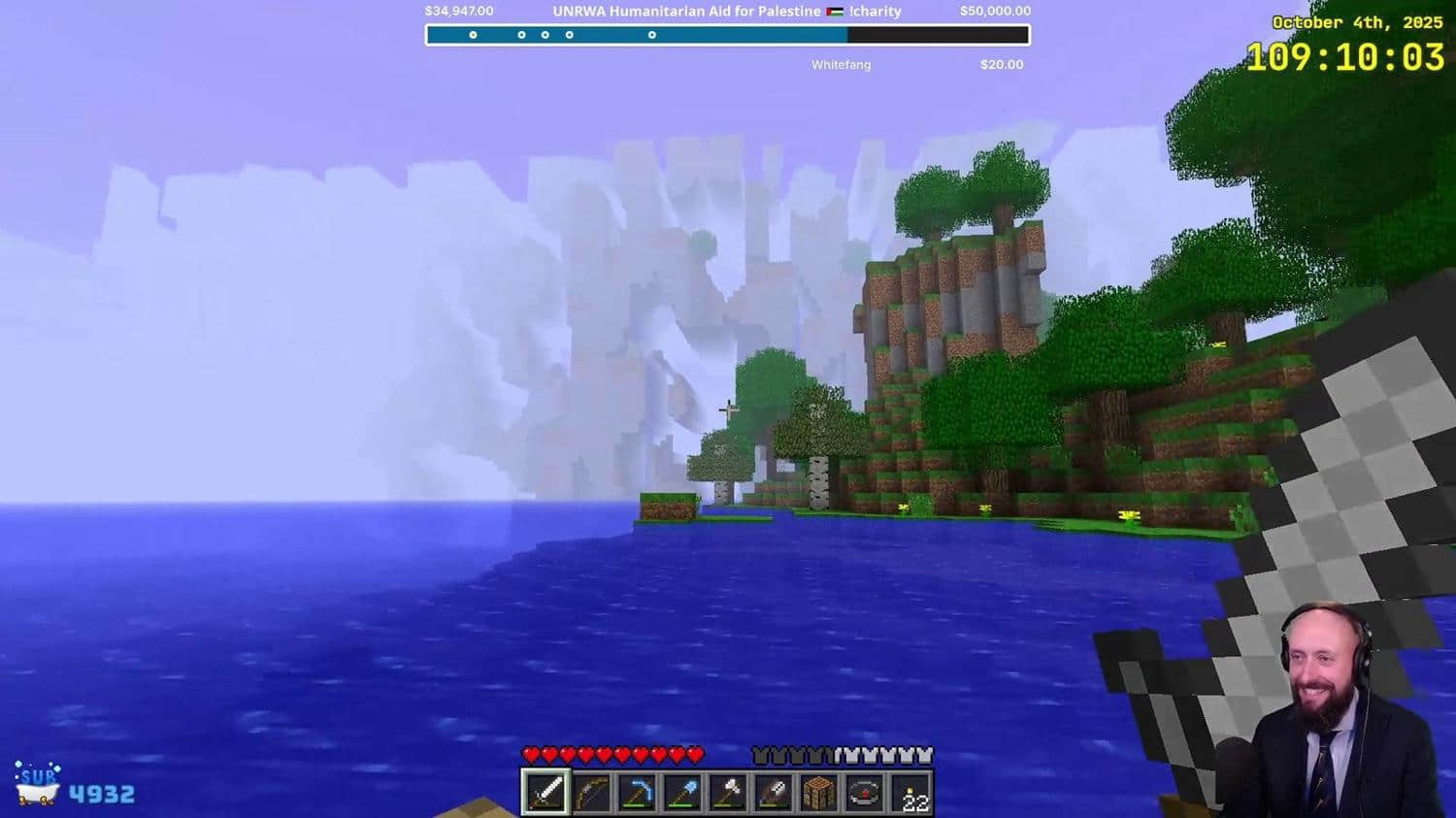Screen dimensions: 1456x818
Task: Select the crafting table block slot
Action: [818, 793]
